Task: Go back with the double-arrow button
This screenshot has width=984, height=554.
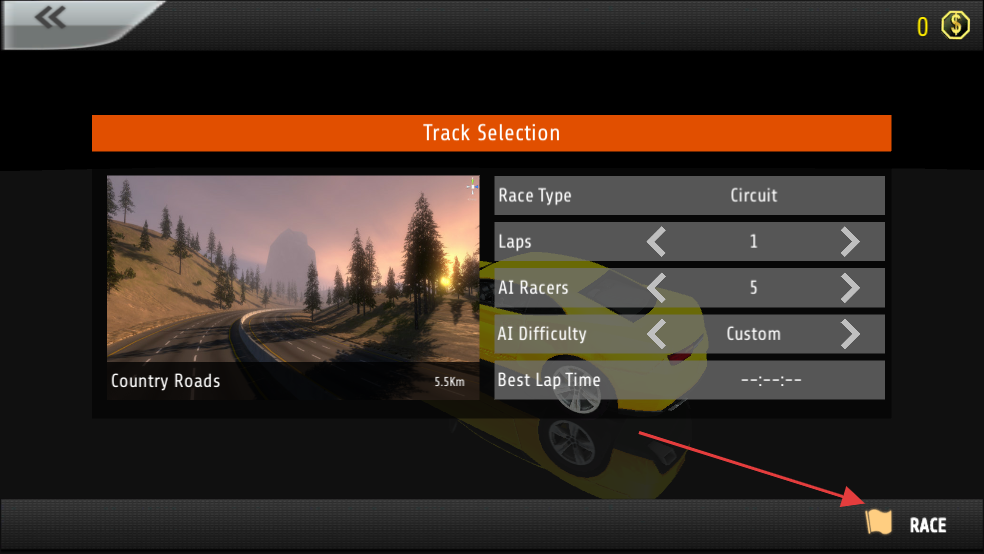Action: coord(50,17)
